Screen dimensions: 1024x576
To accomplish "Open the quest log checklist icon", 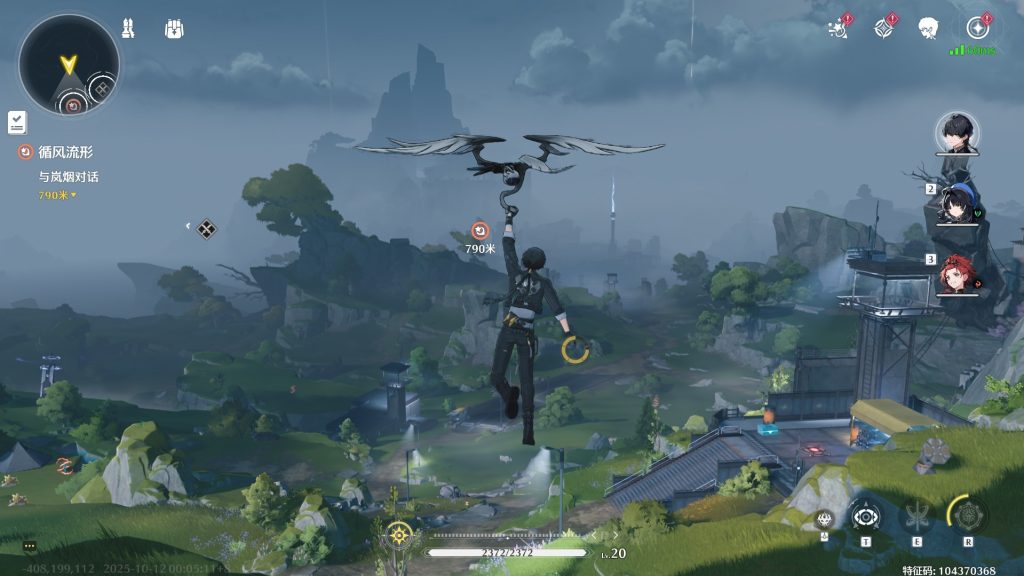I will pos(17,122).
